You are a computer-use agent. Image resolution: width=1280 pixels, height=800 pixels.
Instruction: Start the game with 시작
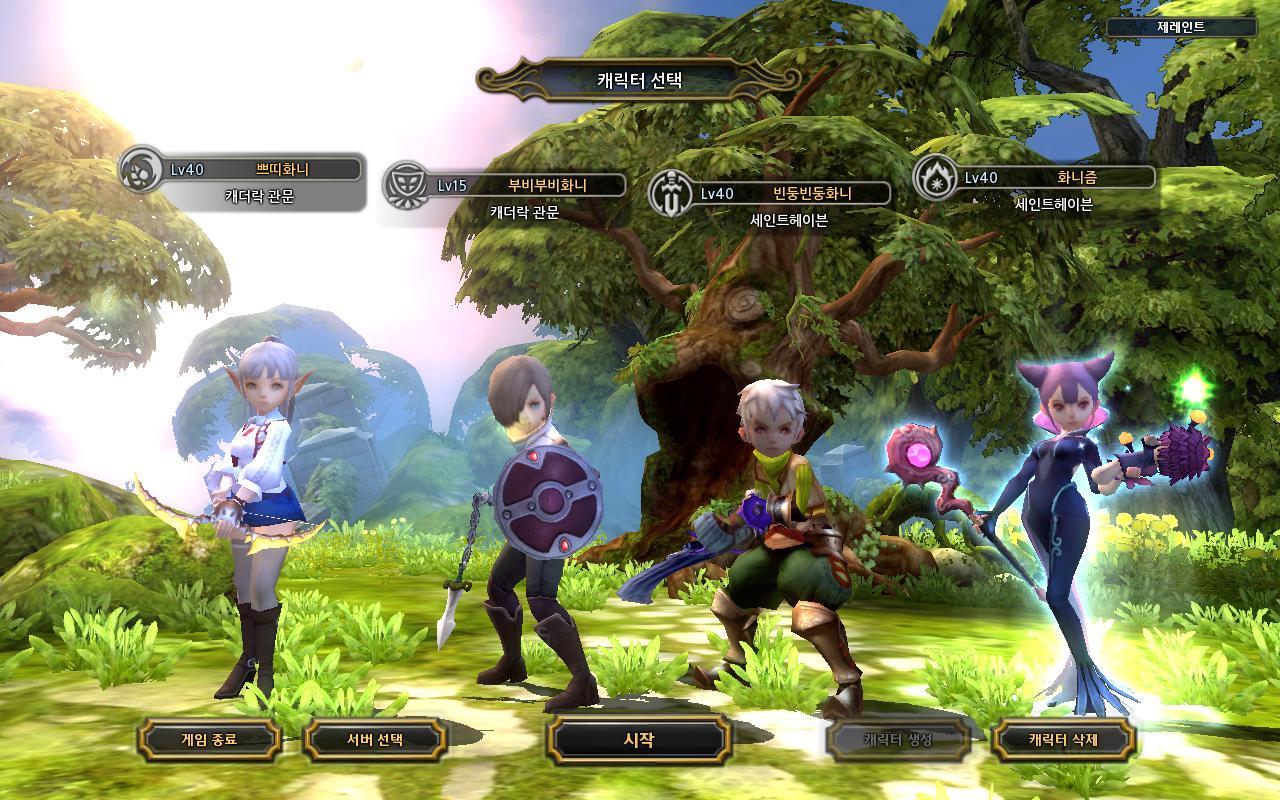click(x=639, y=740)
